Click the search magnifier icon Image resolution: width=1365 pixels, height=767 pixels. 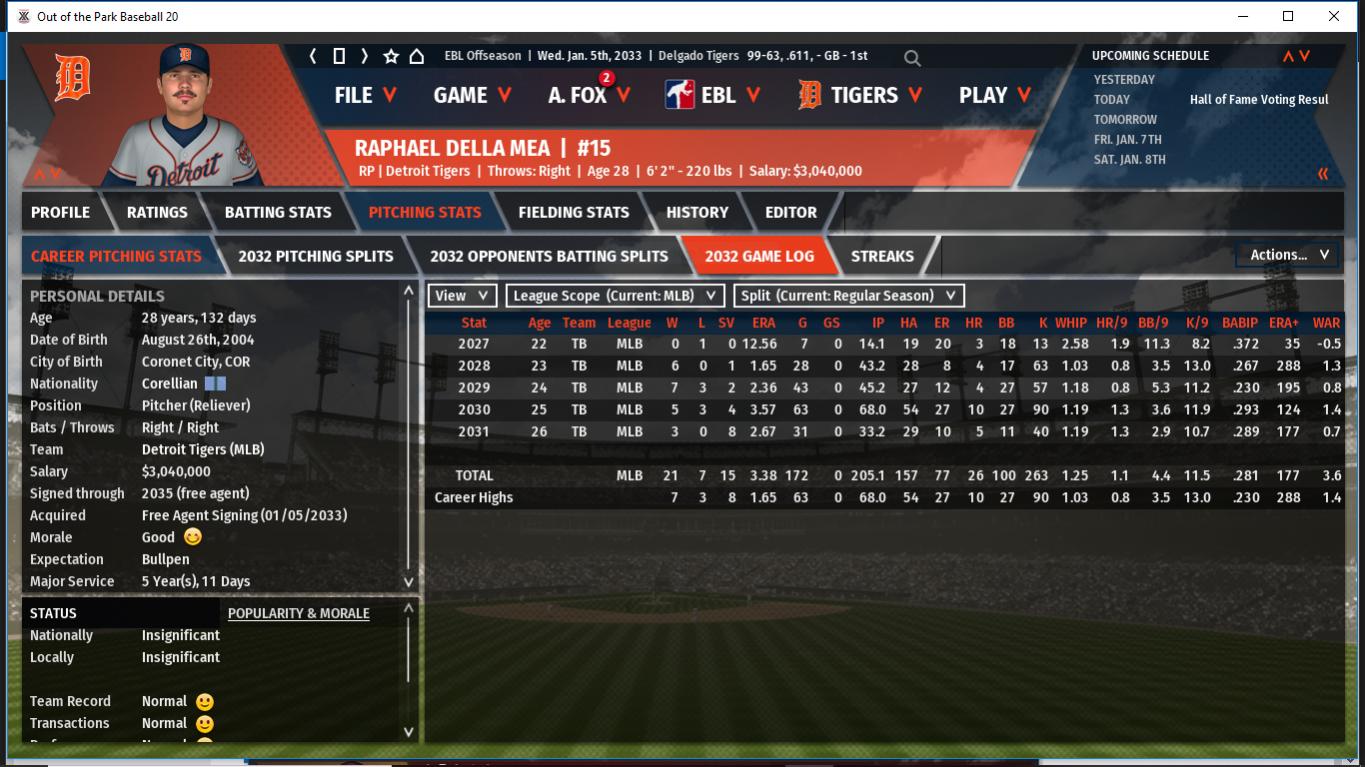coord(912,57)
